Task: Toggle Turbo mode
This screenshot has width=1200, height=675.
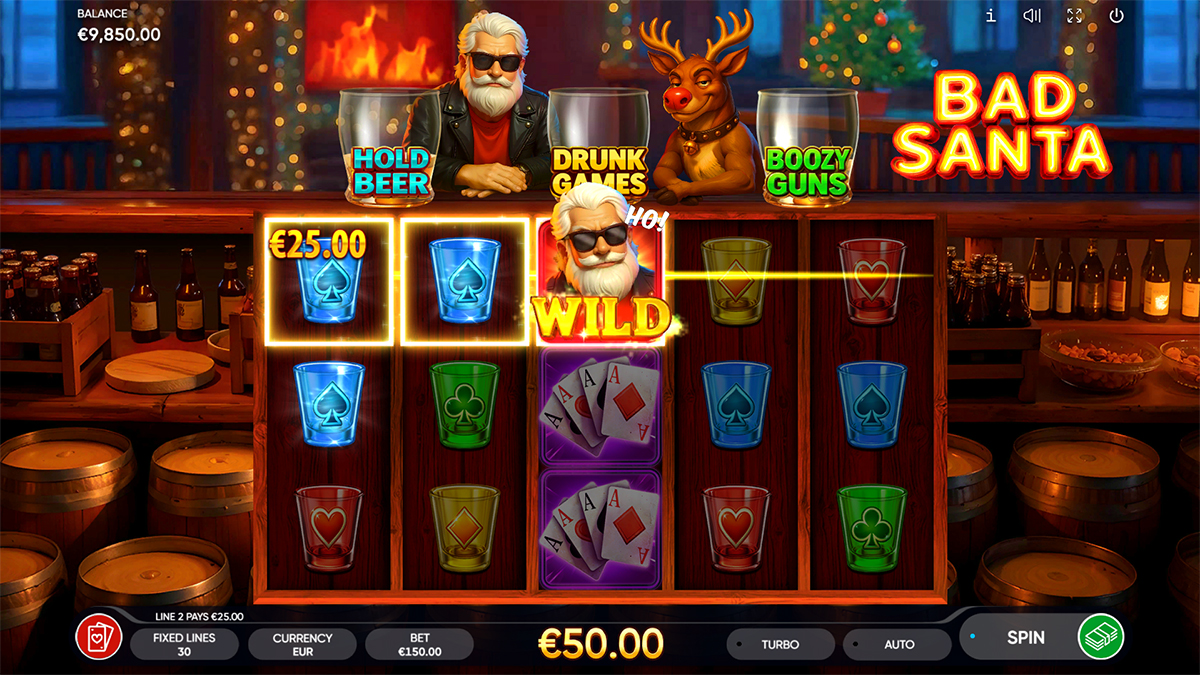Action: coord(780,644)
